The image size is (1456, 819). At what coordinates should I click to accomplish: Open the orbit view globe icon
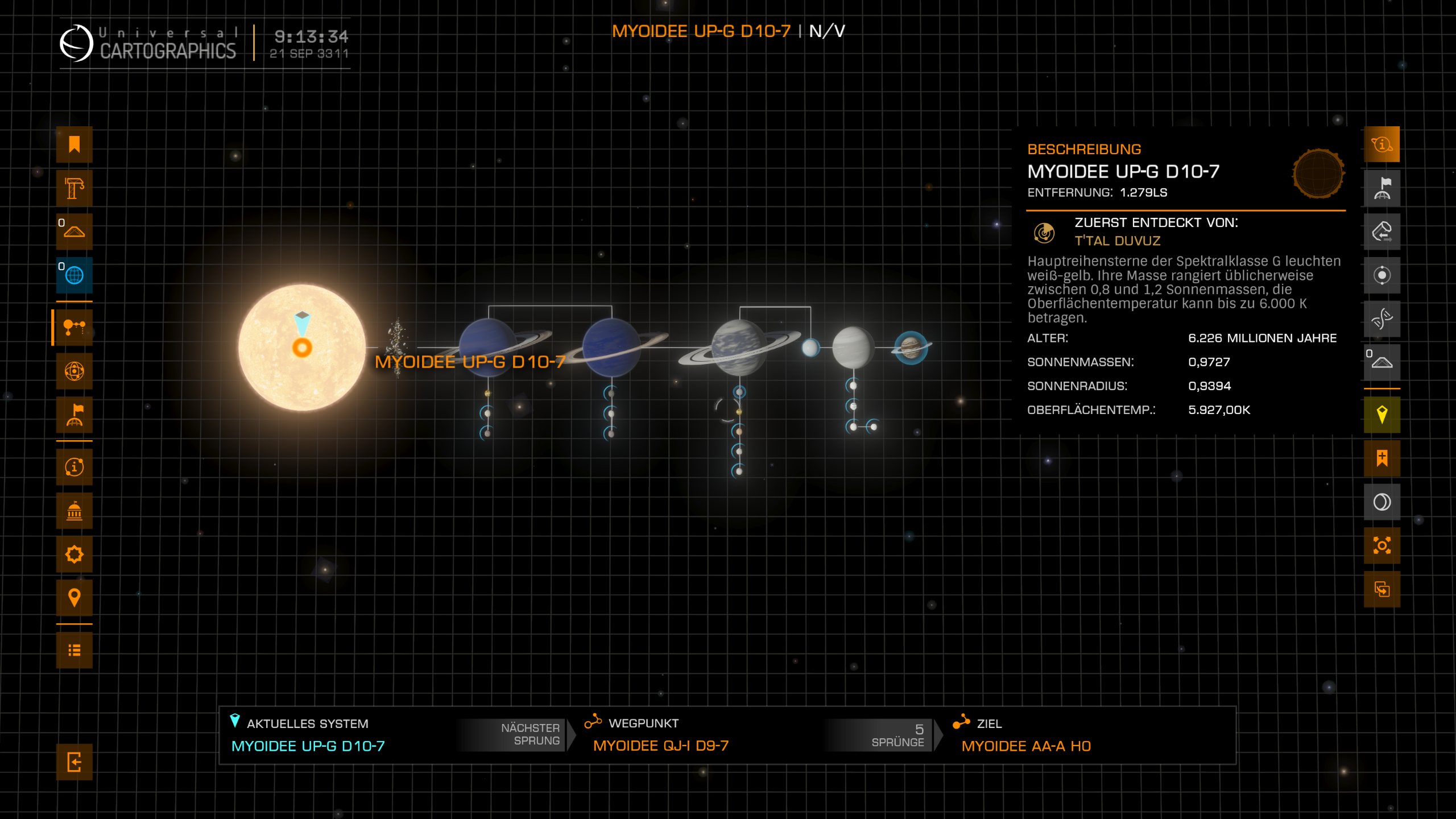(x=74, y=371)
